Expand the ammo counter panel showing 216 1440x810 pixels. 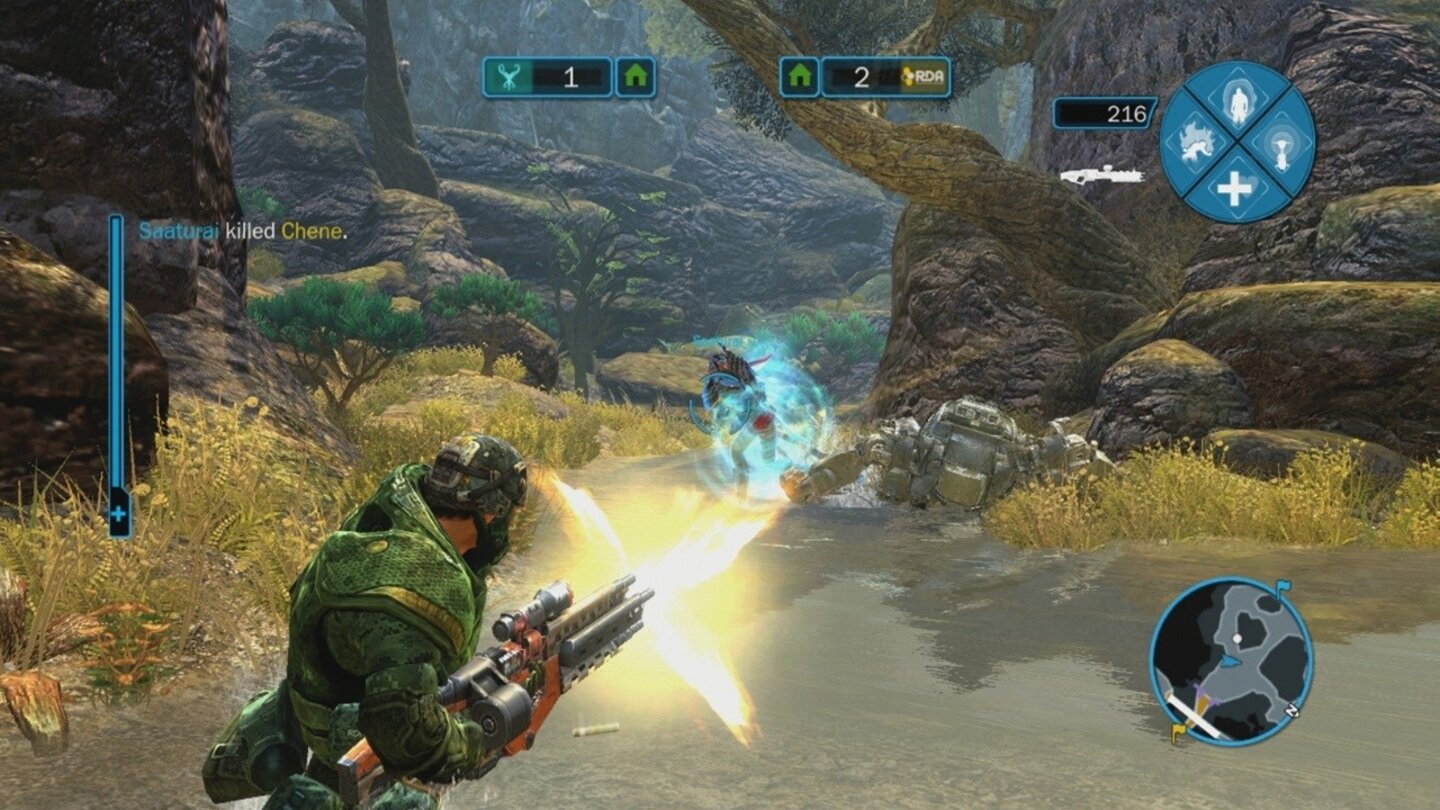point(1106,115)
